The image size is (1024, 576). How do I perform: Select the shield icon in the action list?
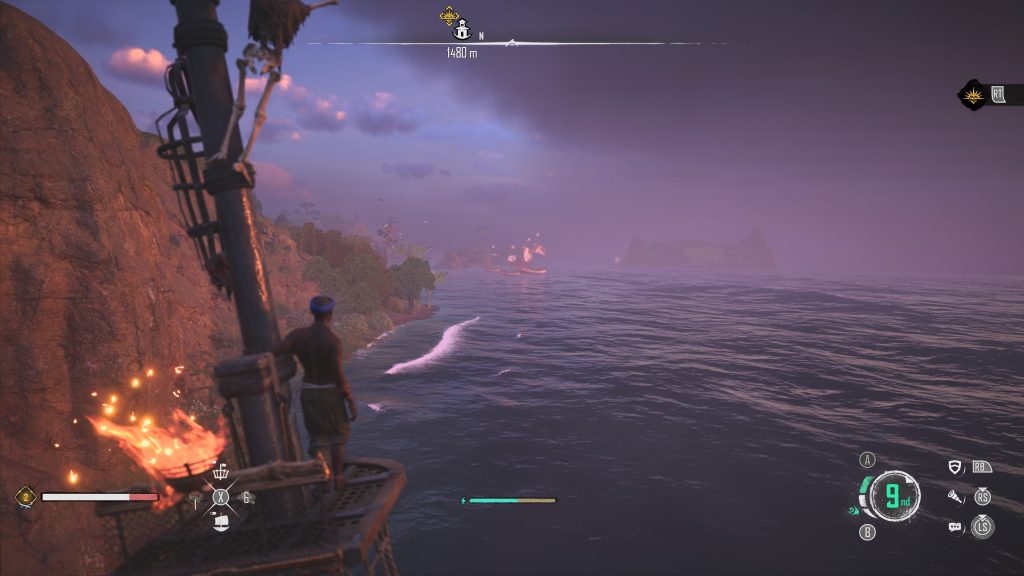(x=955, y=466)
